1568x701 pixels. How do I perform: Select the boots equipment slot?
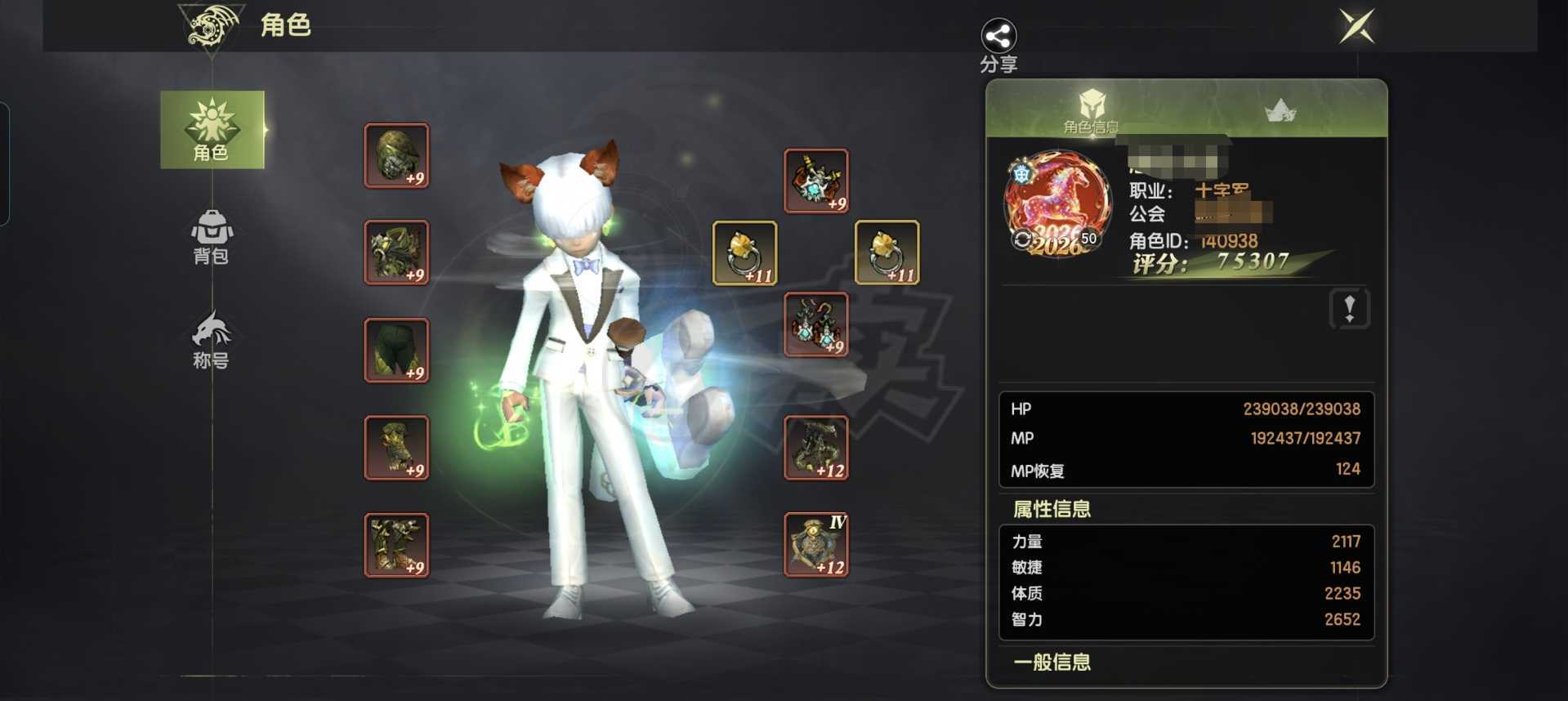396,544
